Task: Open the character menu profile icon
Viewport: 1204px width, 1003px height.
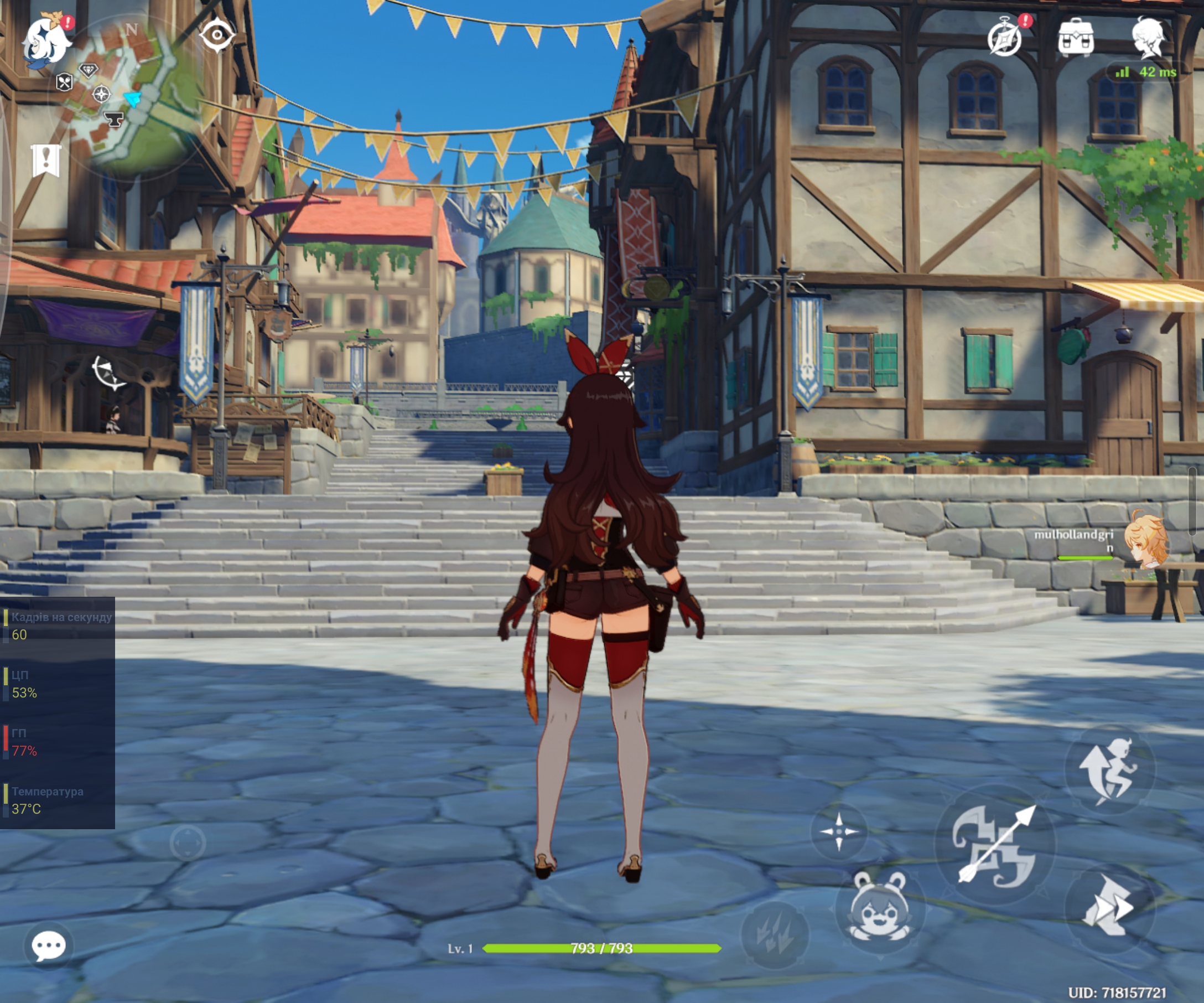Action: (1148, 38)
